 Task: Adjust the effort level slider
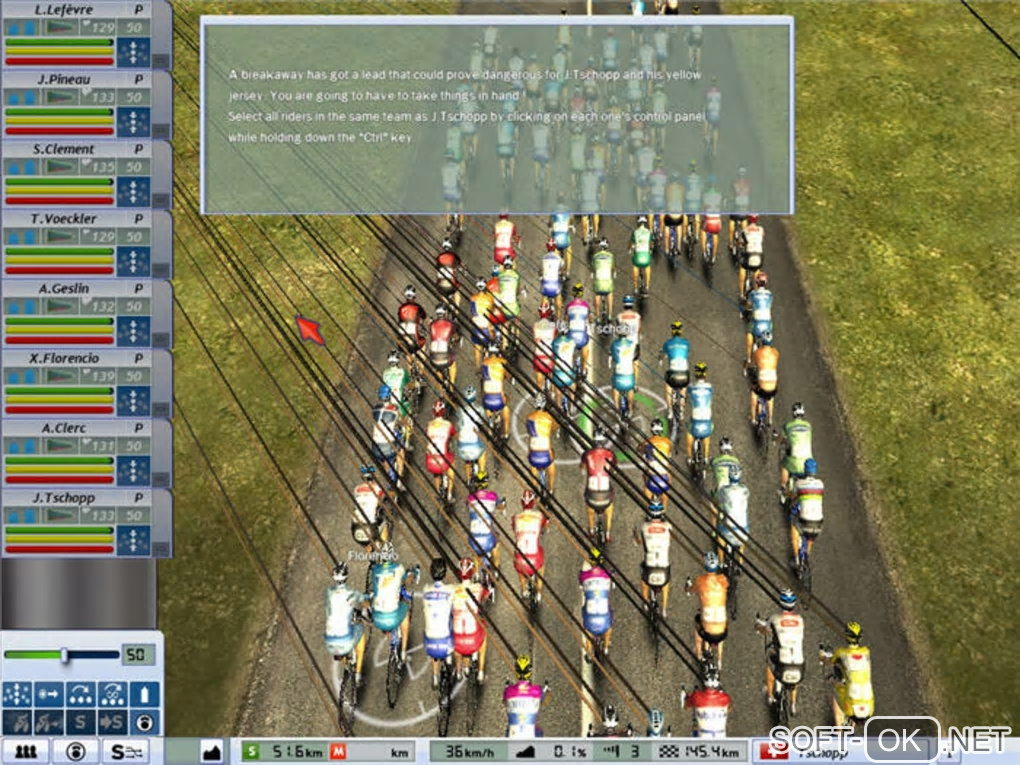click(x=64, y=655)
